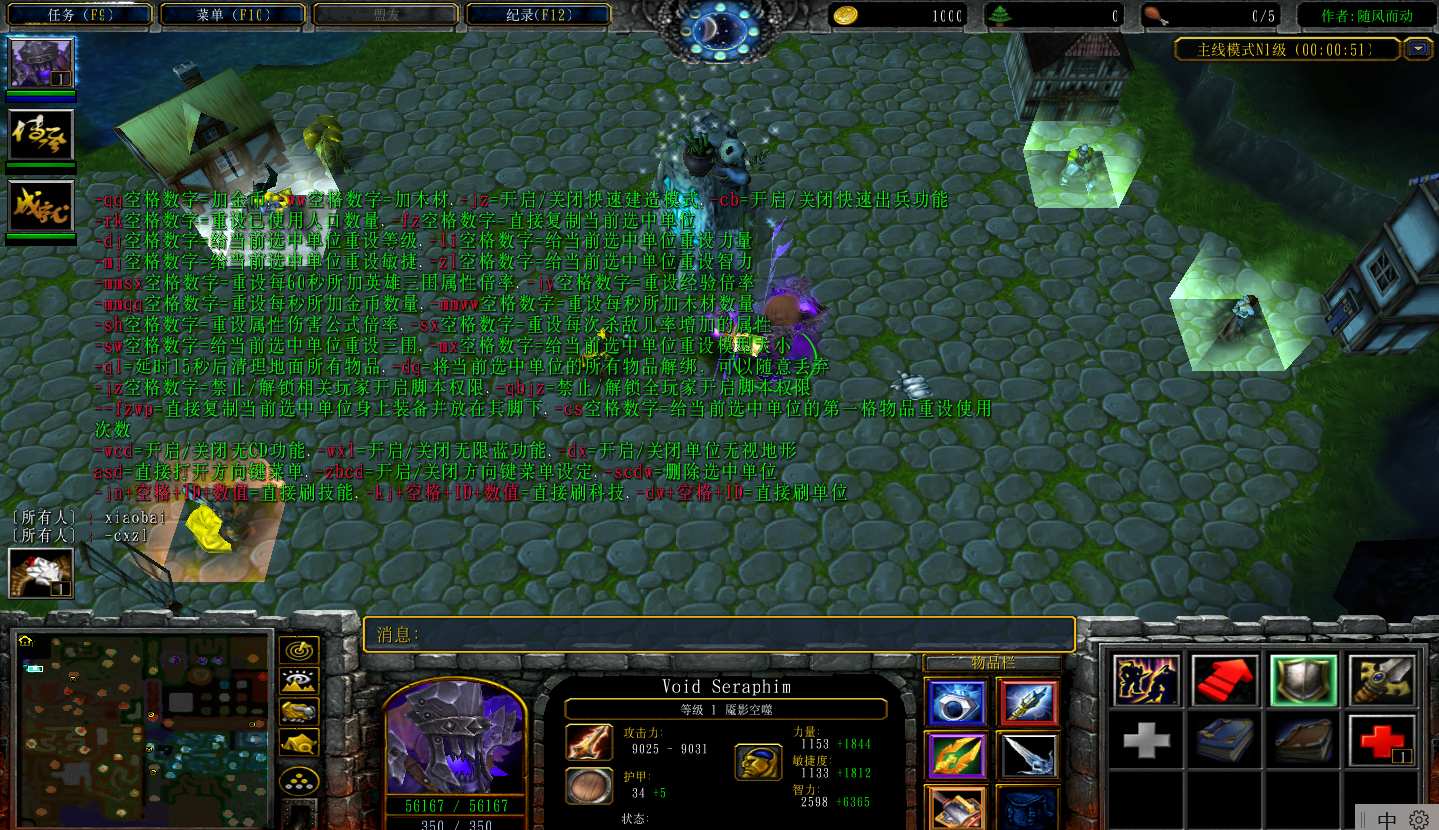Screen dimensions: 1439x830
Task: Select the glowing staff item in red frame
Action: tap(1027, 703)
